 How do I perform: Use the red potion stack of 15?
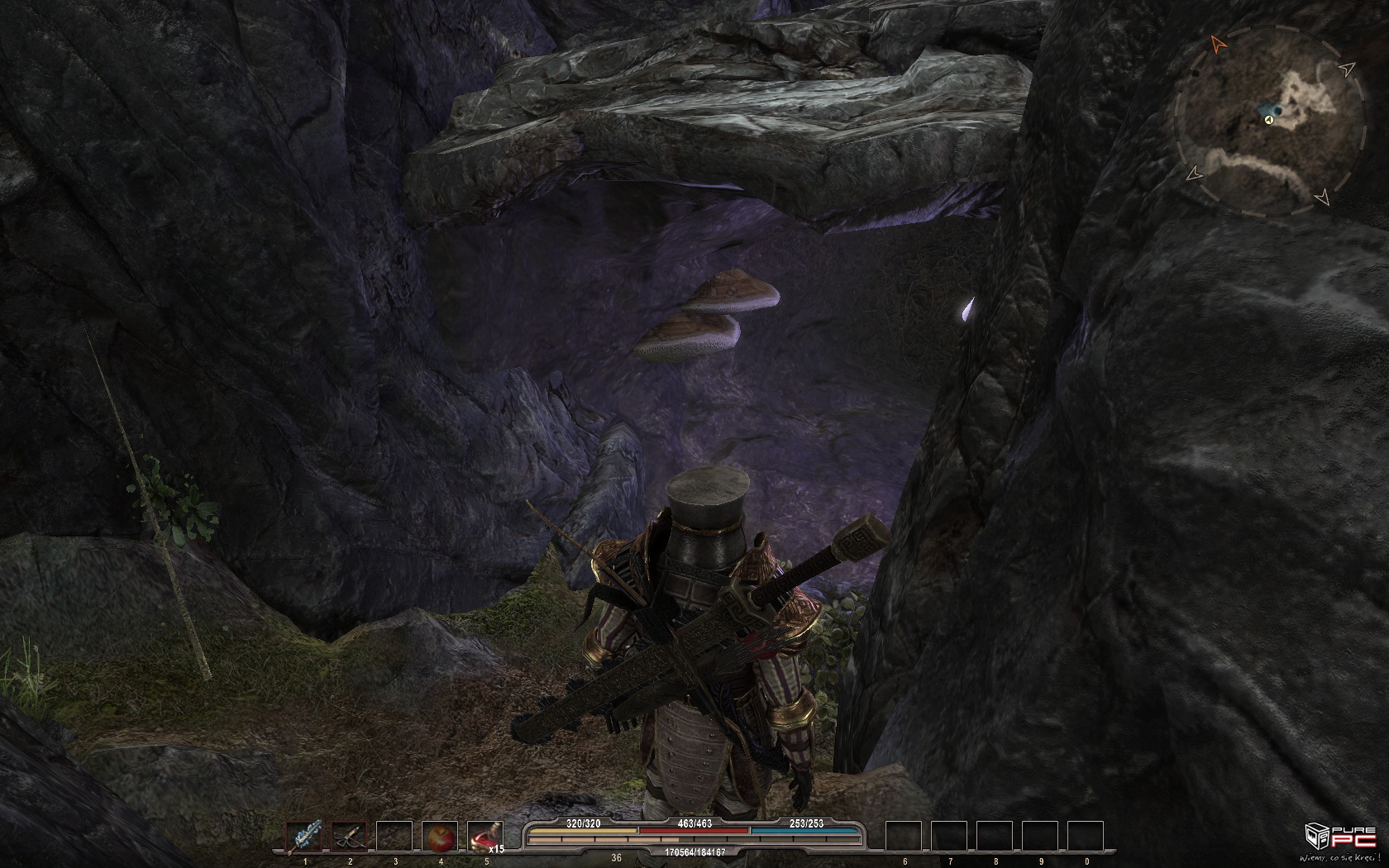click(x=484, y=837)
